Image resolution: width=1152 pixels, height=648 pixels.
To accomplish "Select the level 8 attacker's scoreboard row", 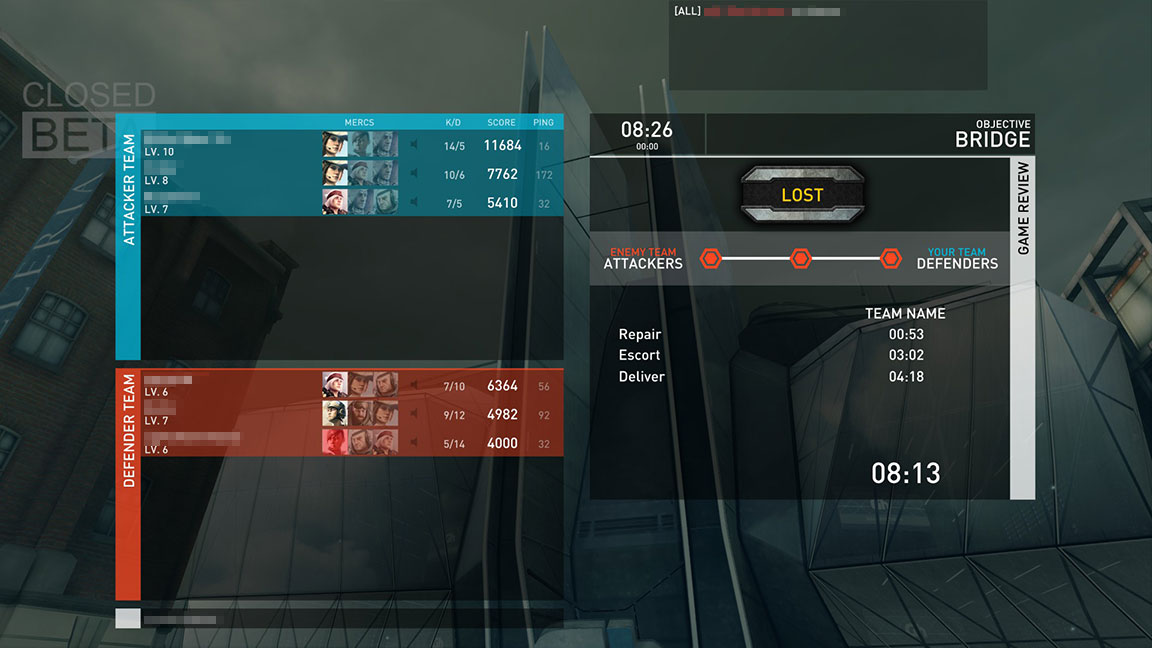I will point(230,174).
